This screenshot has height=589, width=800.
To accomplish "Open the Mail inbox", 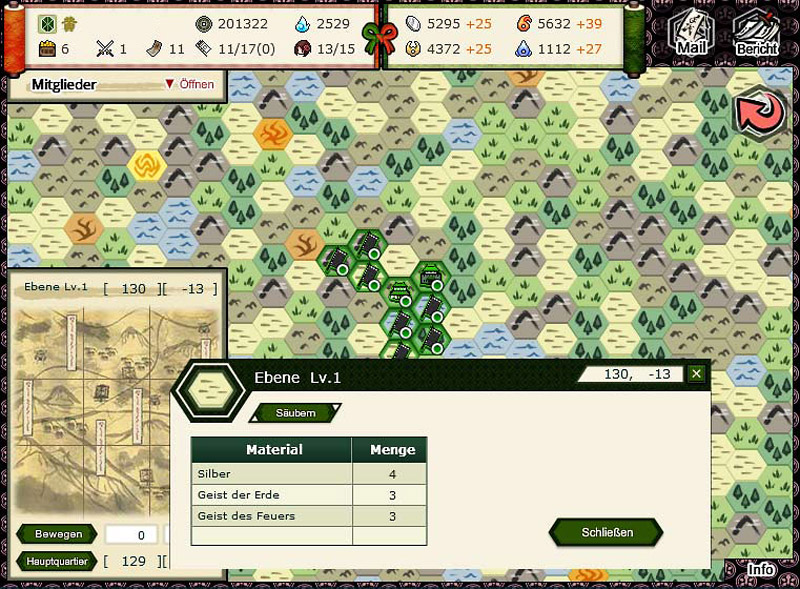I will point(691,30).
